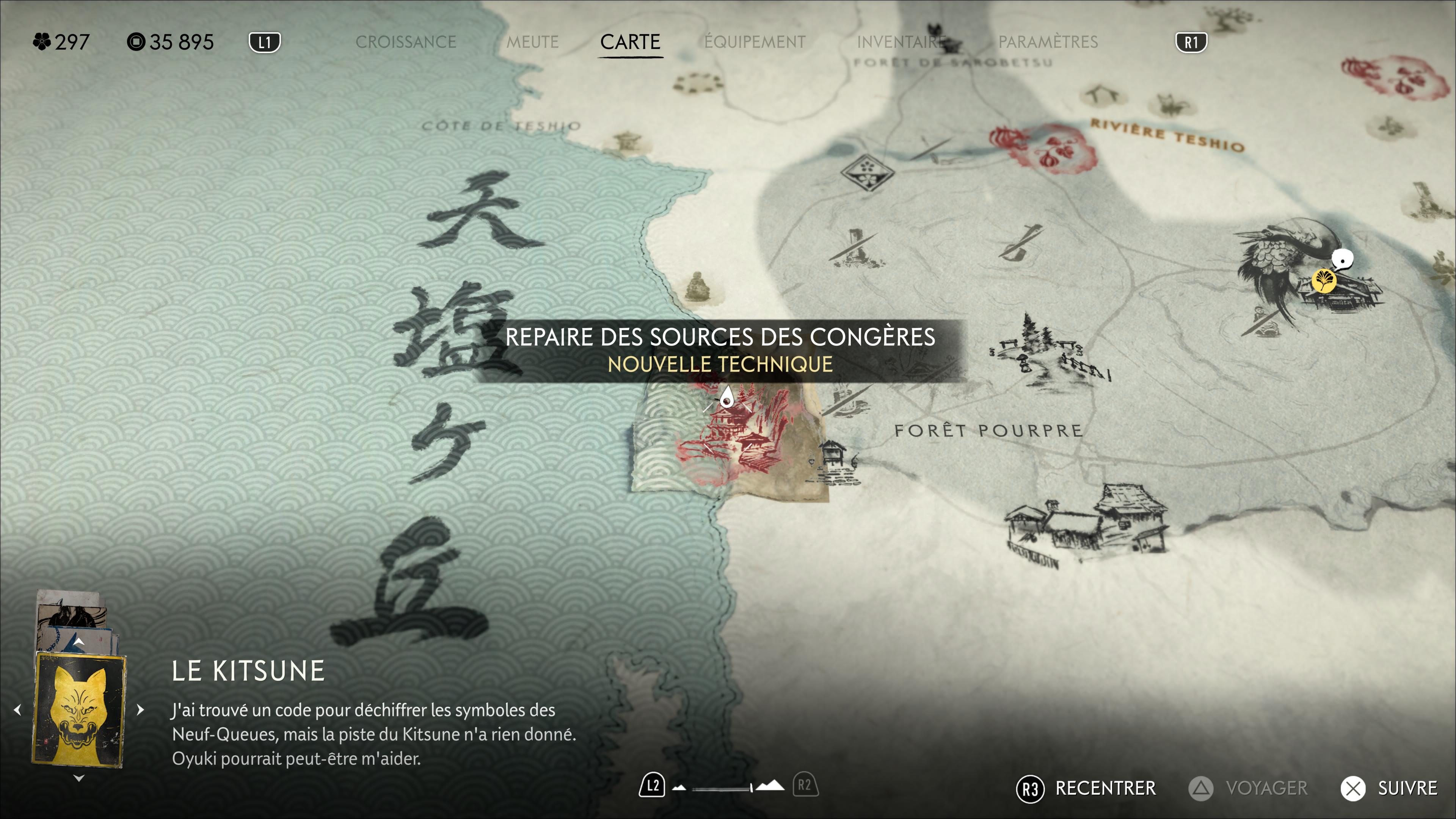
Task: Click the small mountain zoom-out icon
Action: (x=679, y=787)
